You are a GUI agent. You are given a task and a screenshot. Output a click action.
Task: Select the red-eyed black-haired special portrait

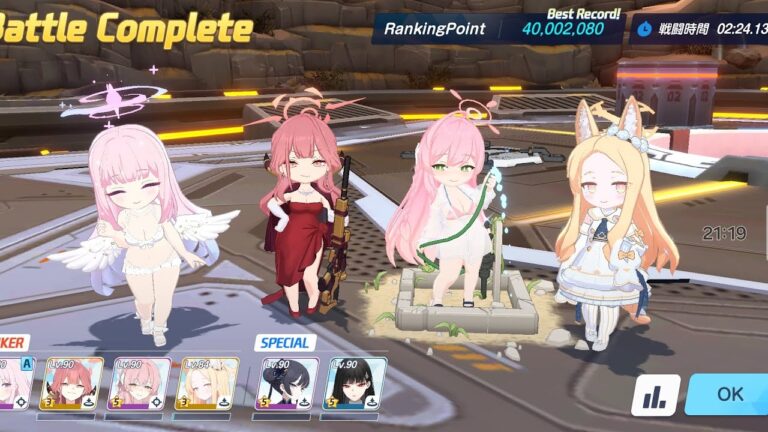(355, 384)
